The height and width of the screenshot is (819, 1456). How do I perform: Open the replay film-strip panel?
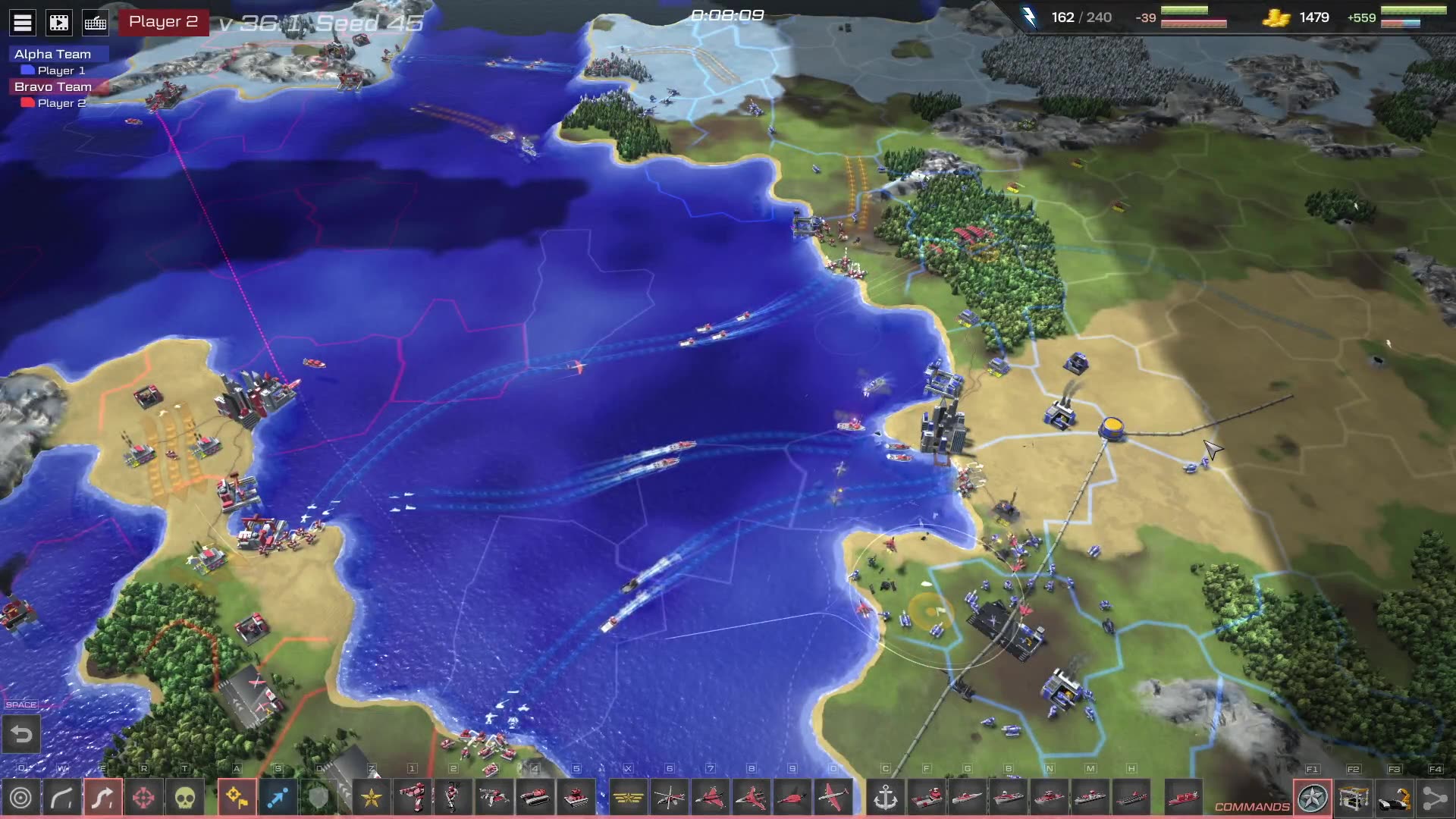pos(59,23)
